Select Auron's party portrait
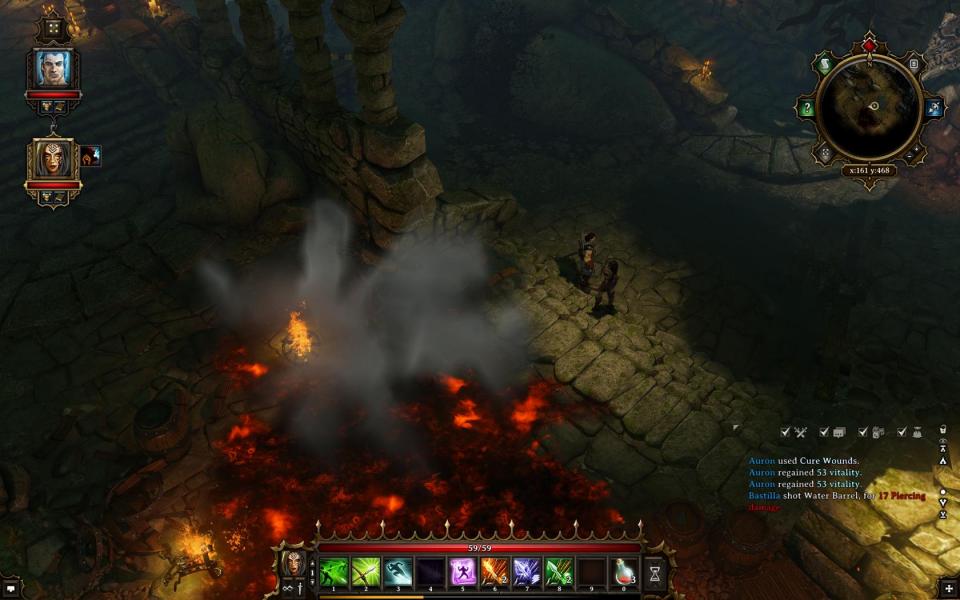960x600 pixels. click(x=53, y=68)
